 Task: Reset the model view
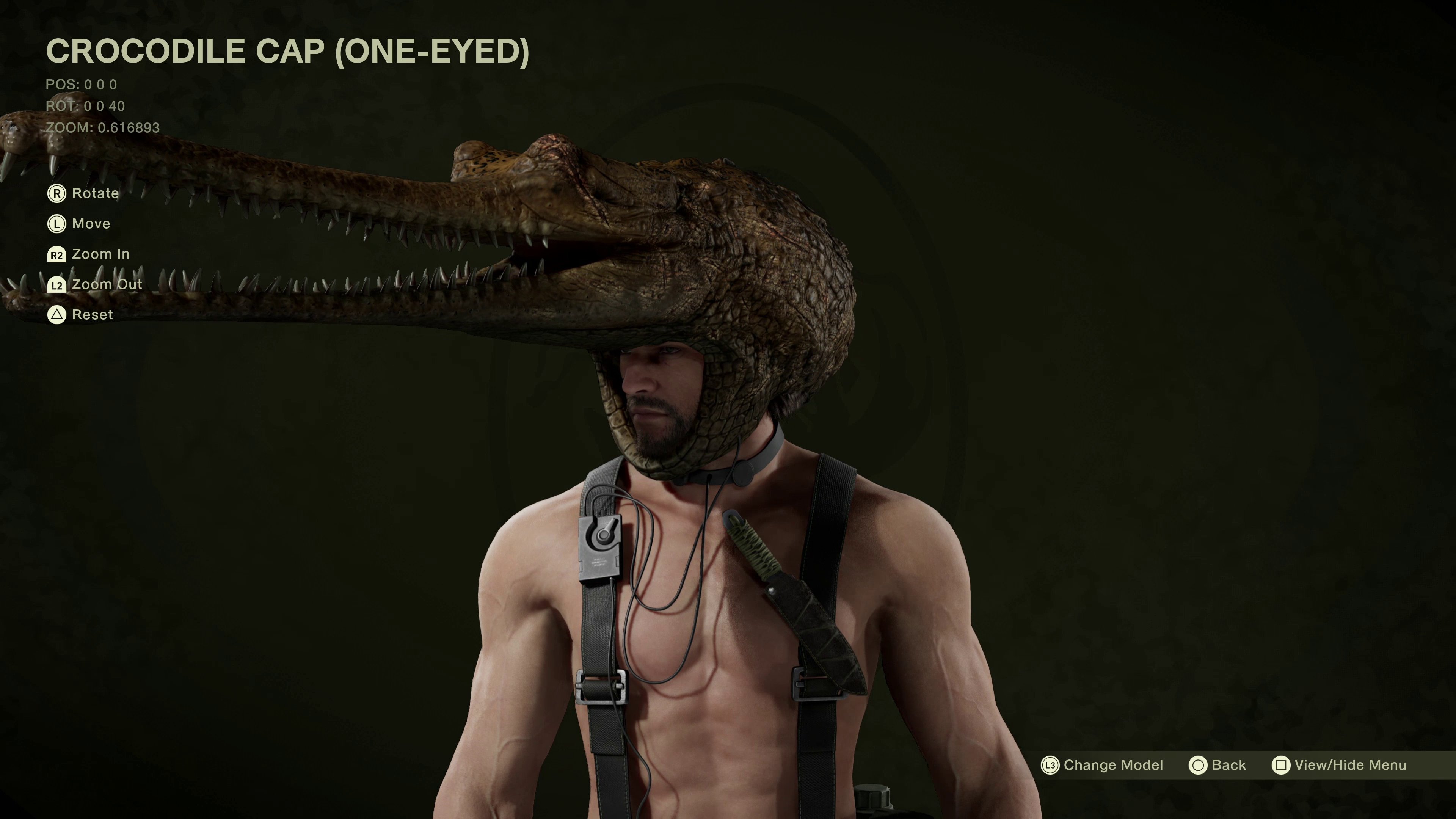click(80, 315)
